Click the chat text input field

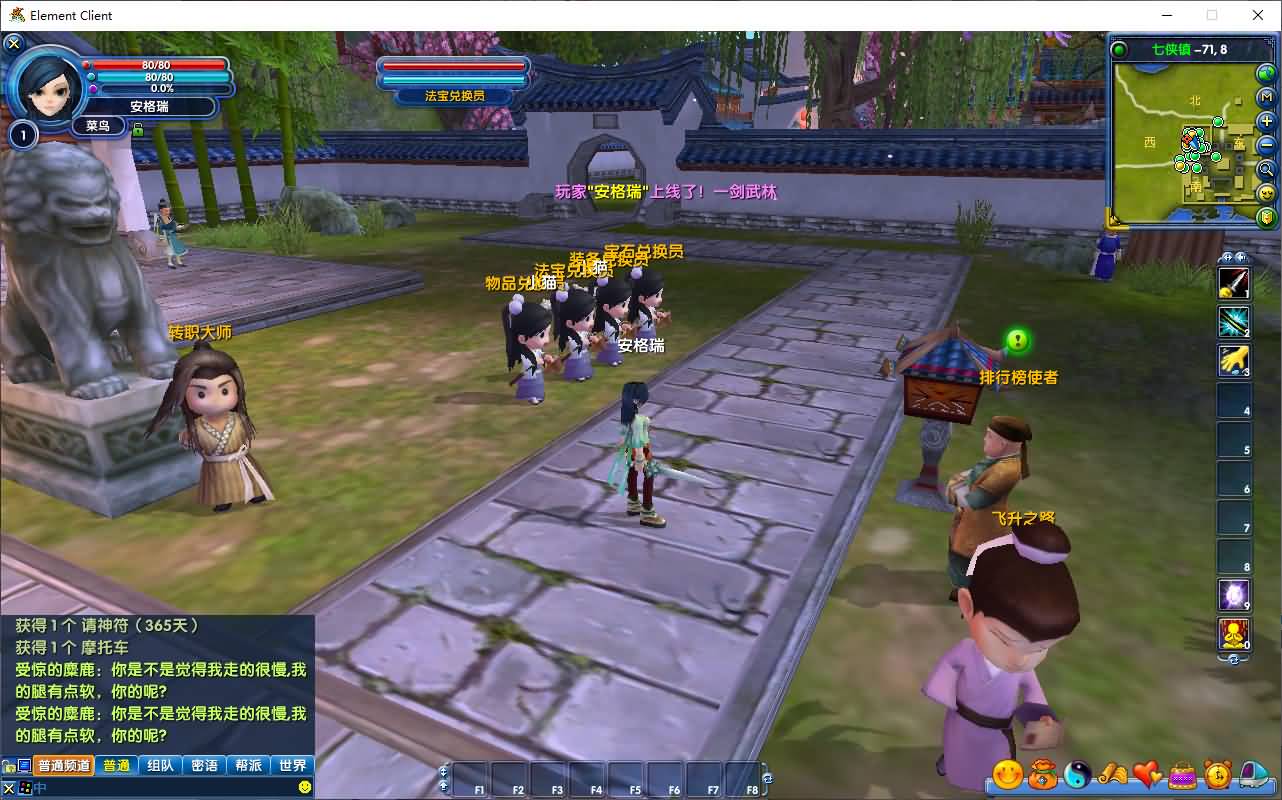coord(160,788)
